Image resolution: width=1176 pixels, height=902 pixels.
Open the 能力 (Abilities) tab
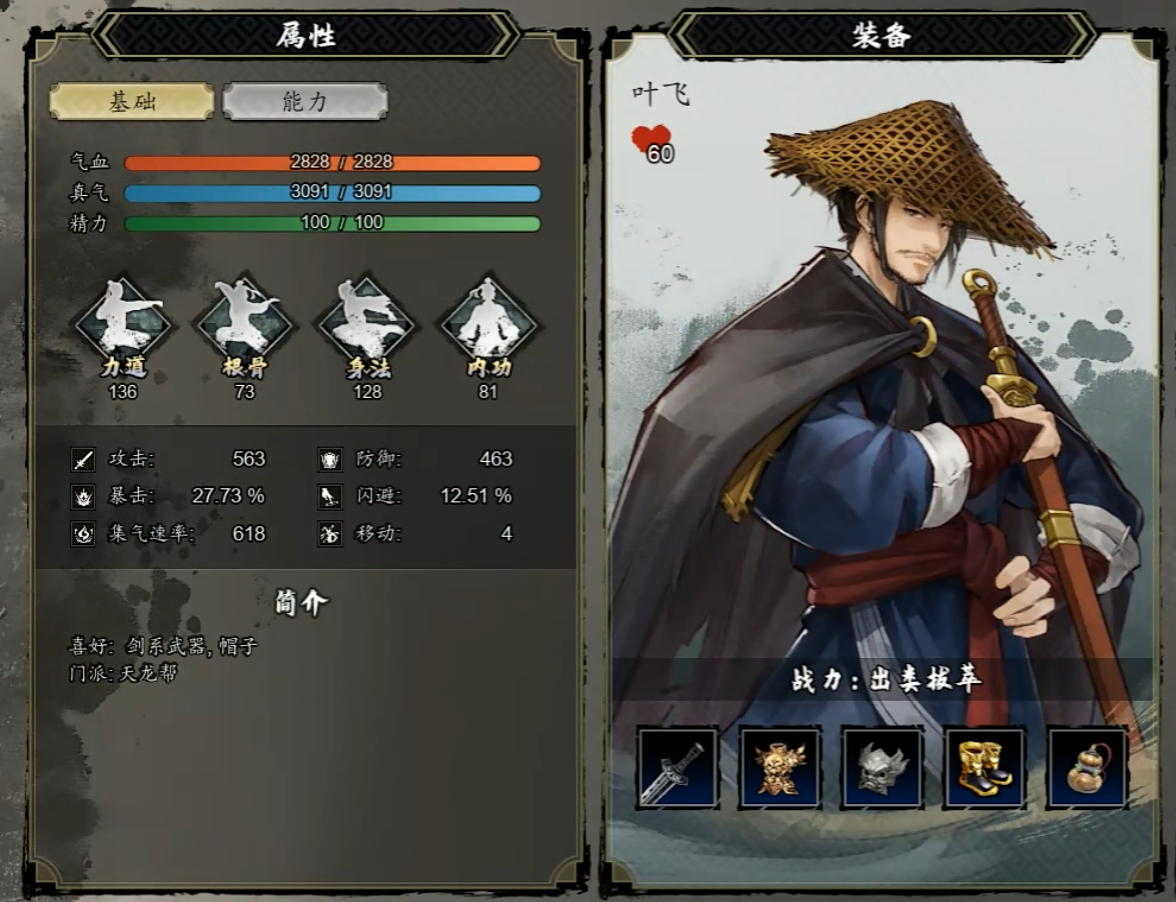[305, 101]
